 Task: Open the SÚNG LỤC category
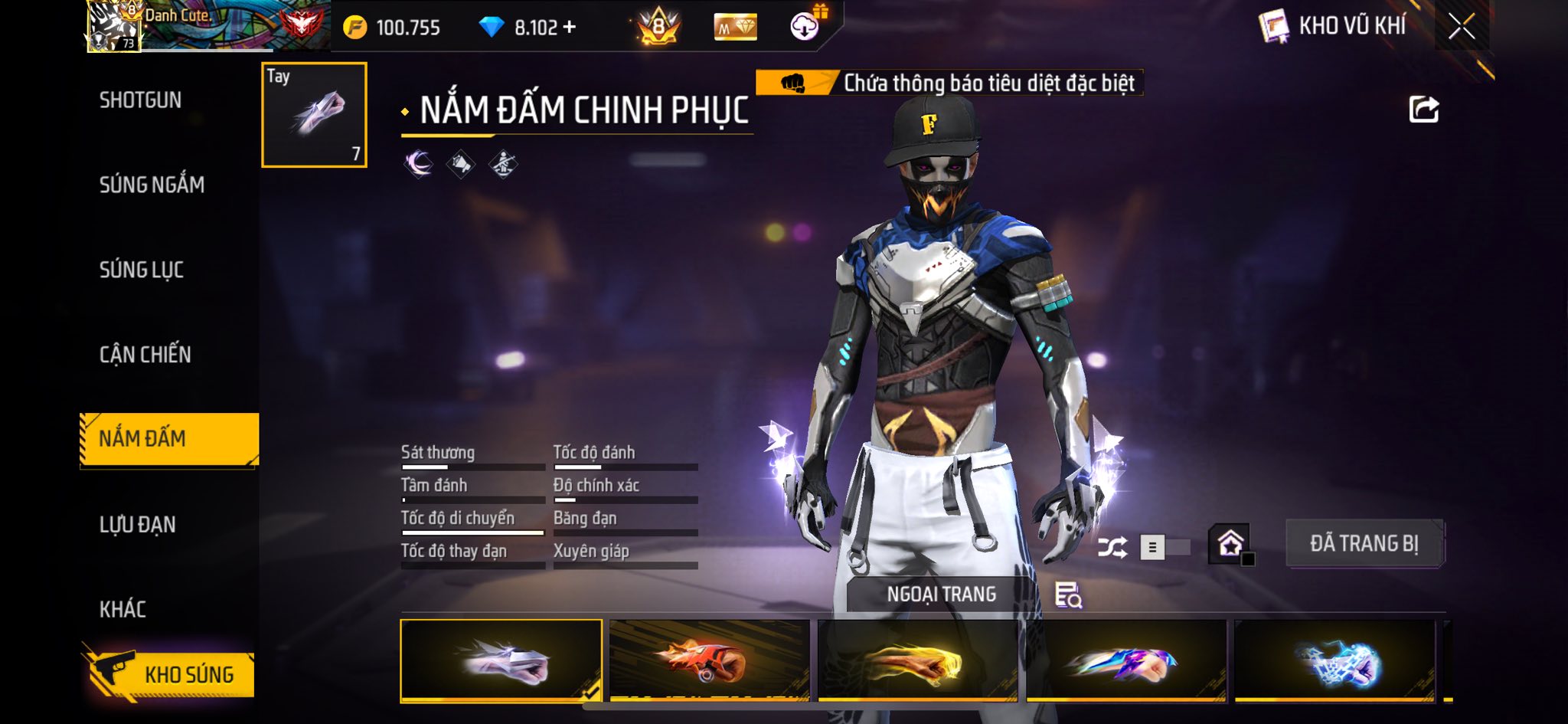tap(142, 270)
